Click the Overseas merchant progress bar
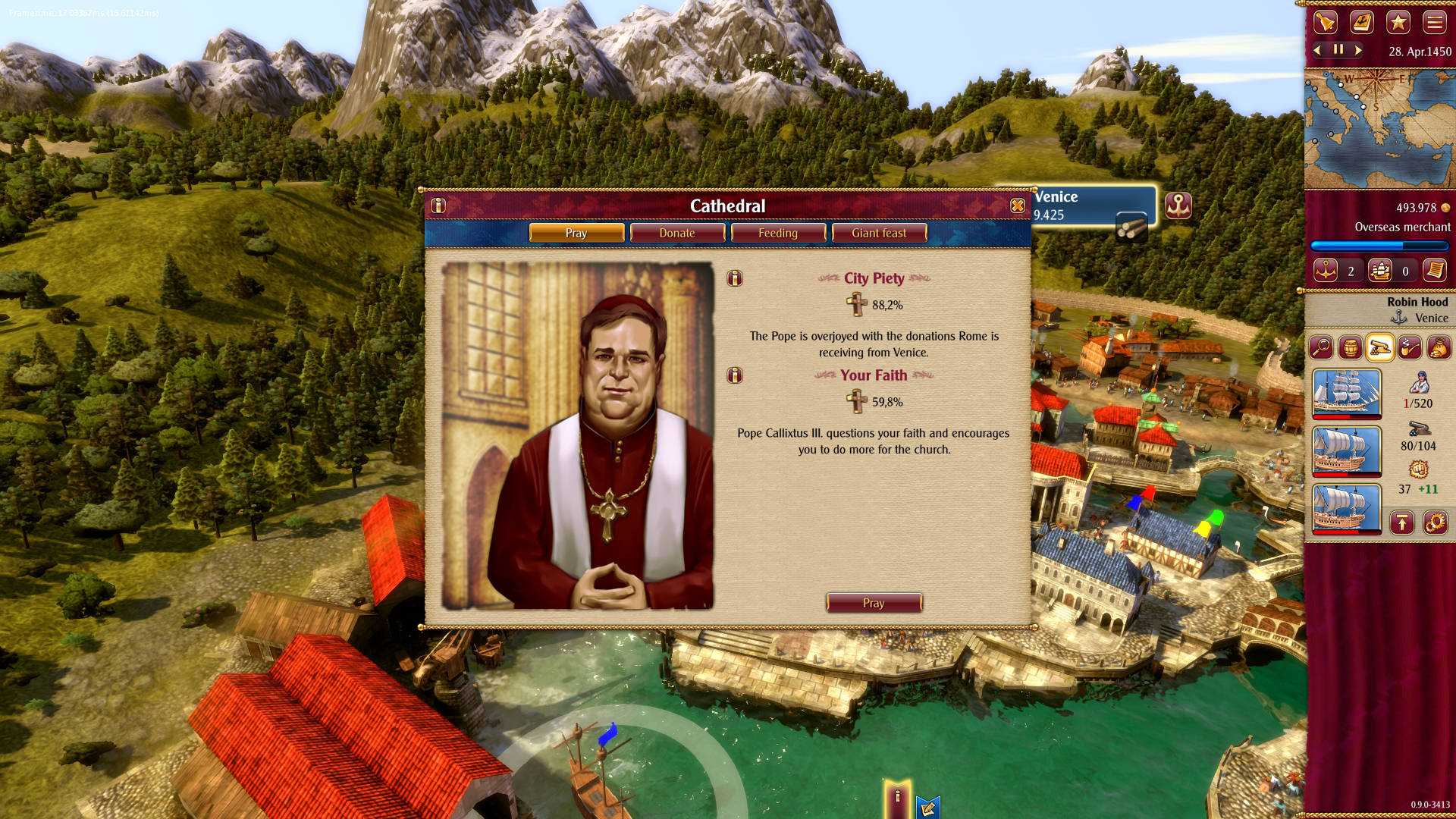The width and height of the screenshot is (1456, 819). pyautogui.click(x=1379, y=246)
